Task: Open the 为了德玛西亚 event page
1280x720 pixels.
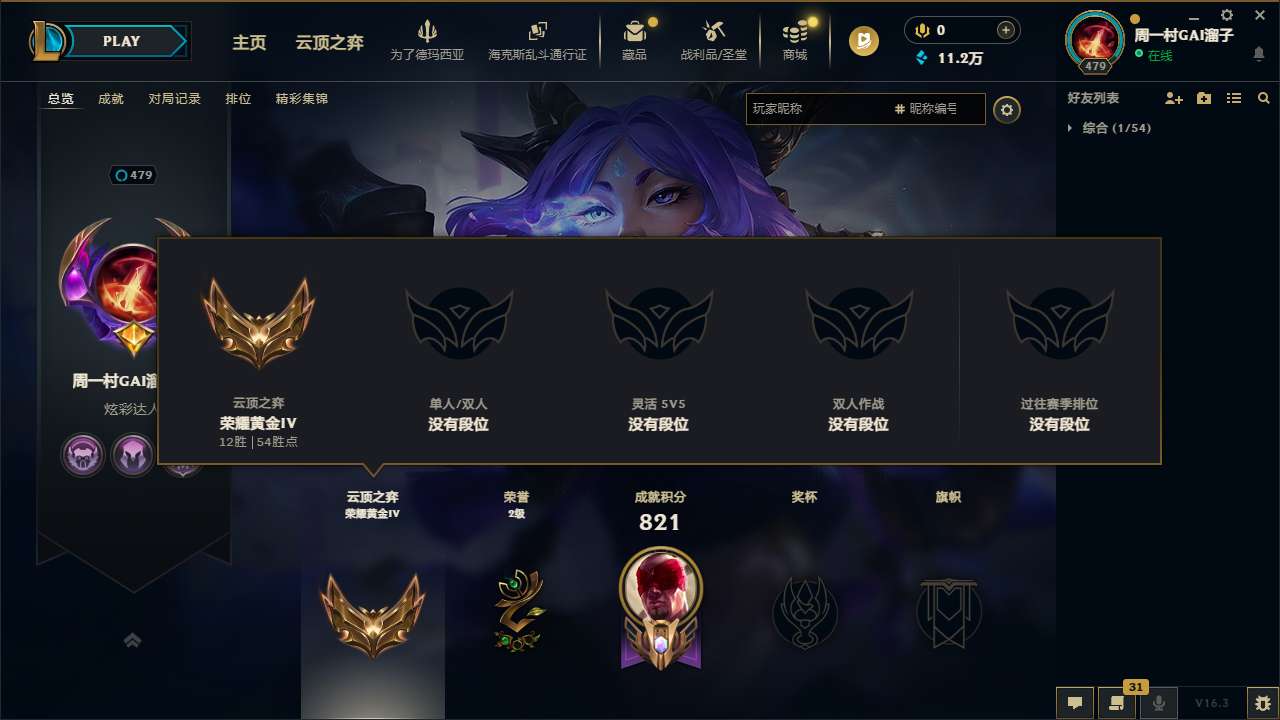Action: (x=429, y=40)
